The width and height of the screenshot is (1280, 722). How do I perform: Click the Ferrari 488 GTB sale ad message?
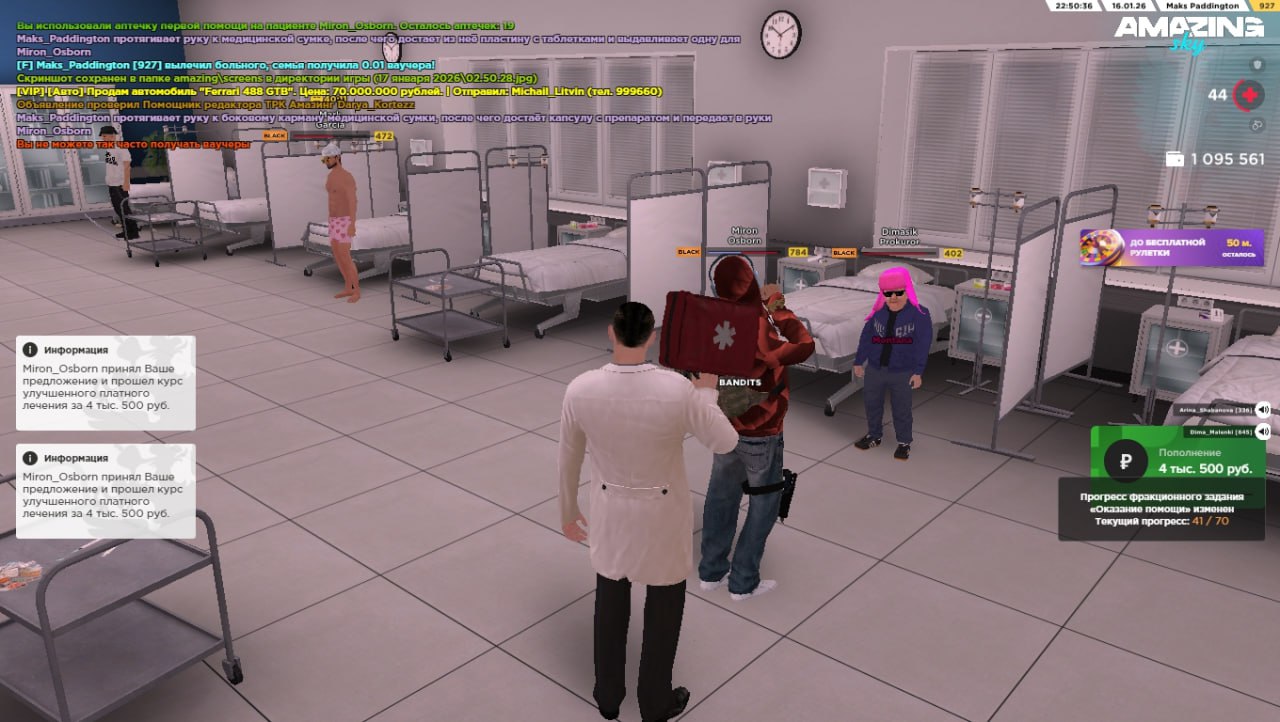coord(340,91)
